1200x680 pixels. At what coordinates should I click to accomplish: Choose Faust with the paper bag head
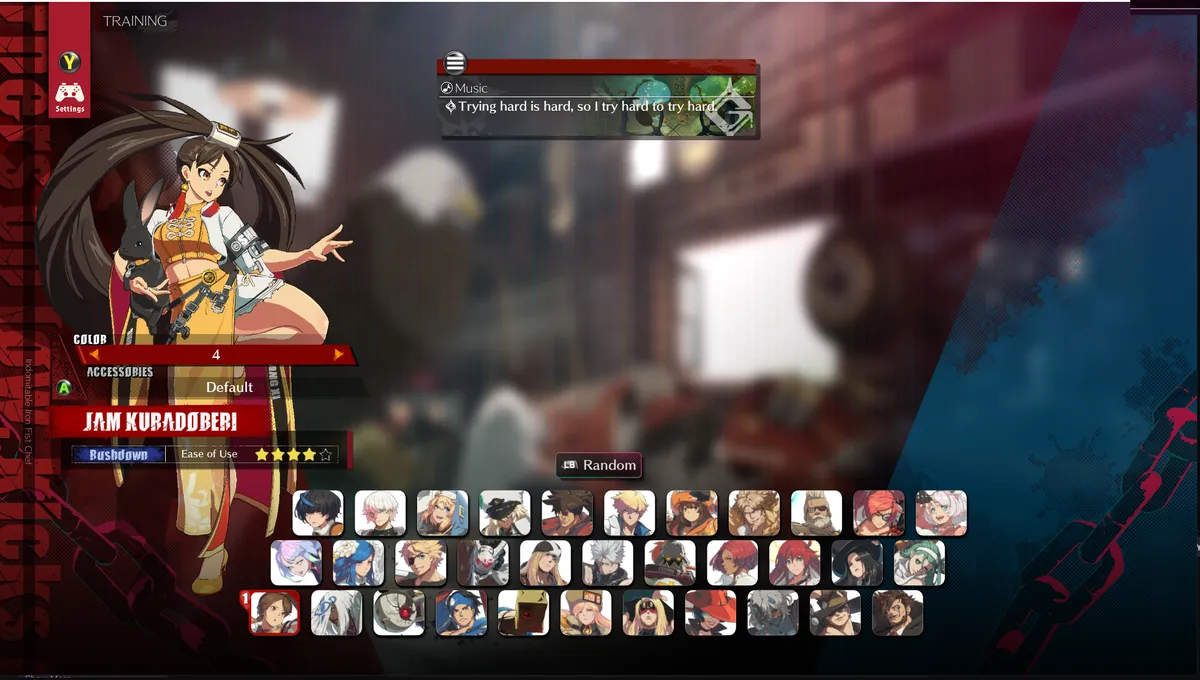(523, 613)
